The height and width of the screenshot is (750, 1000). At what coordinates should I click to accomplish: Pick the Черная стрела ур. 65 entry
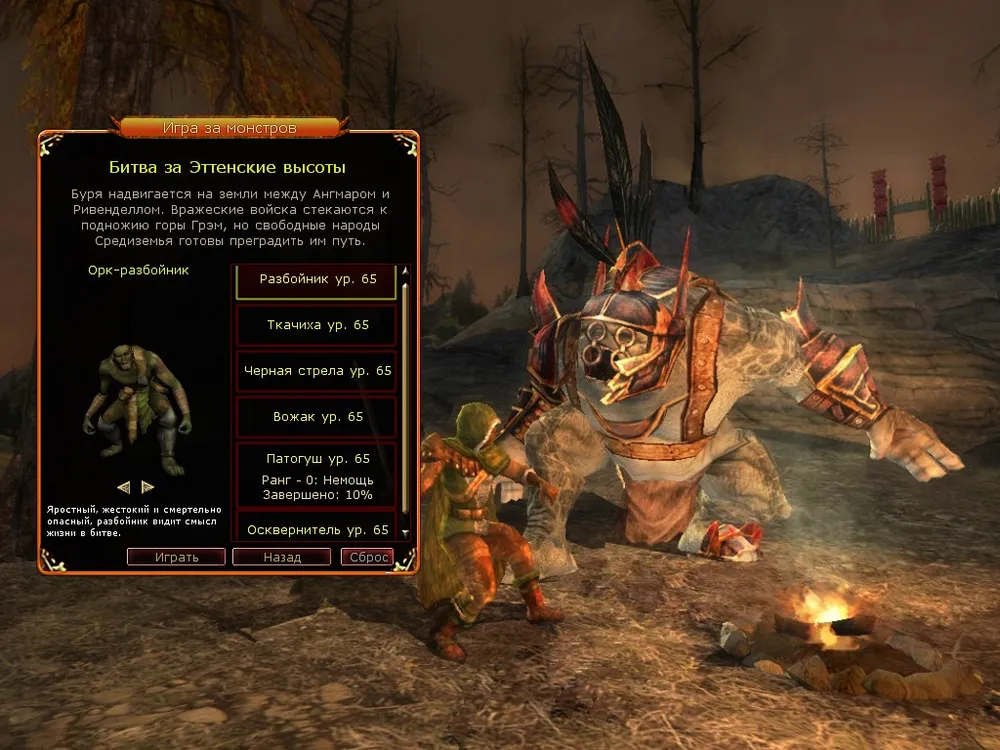pyautogui.click(x=317, y=371)
